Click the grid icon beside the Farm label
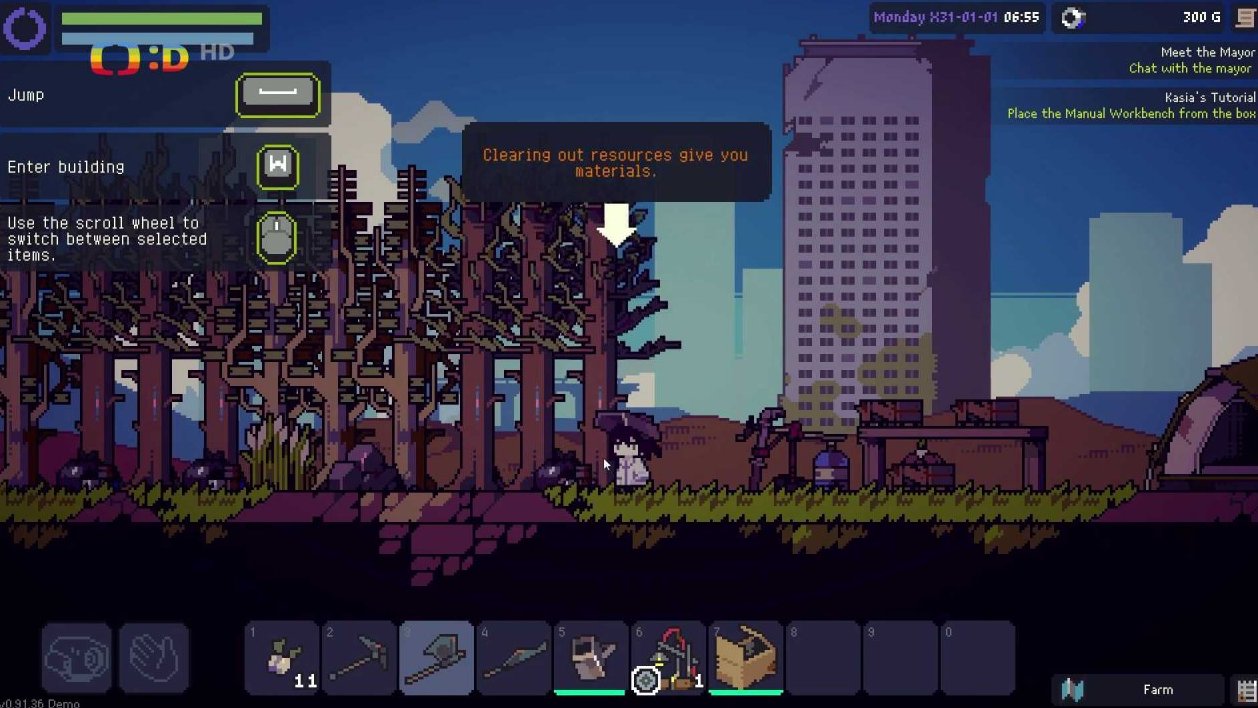1258x708 pixels. (1246, 689)
